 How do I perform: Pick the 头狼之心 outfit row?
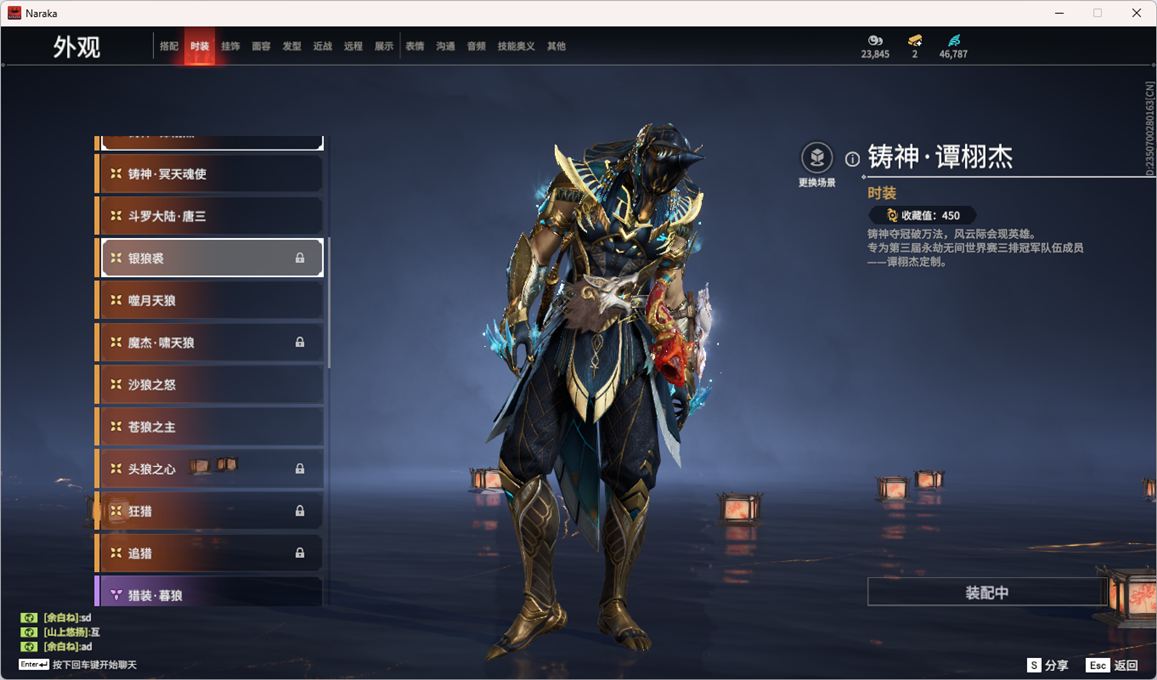coord(211,468)
